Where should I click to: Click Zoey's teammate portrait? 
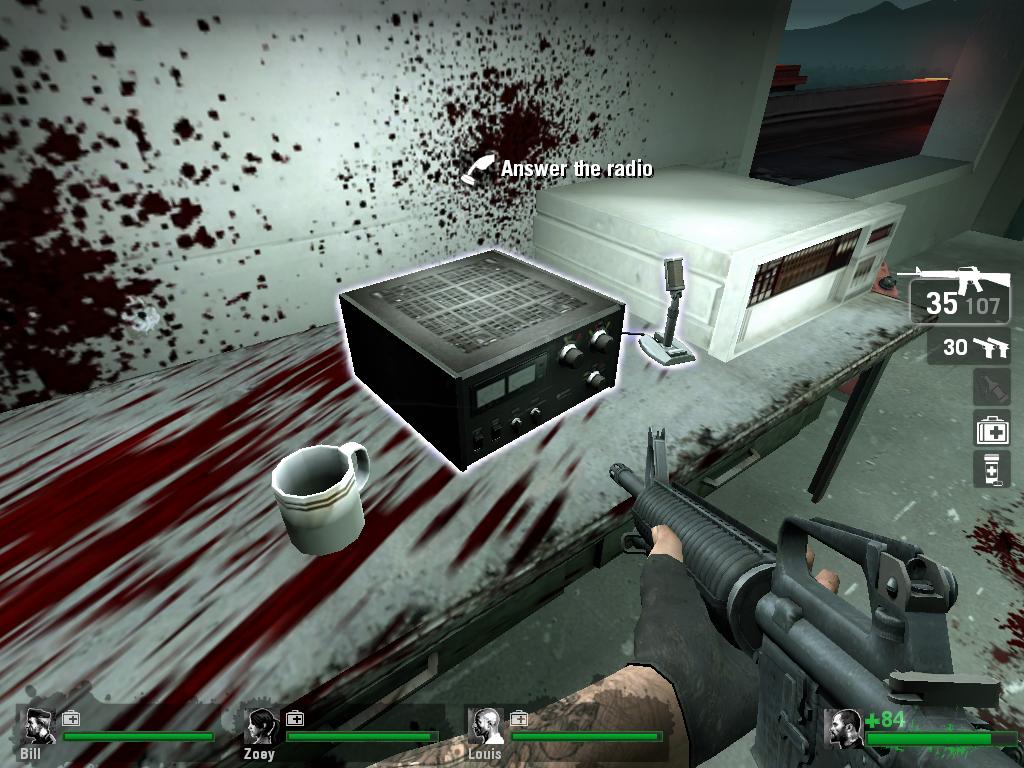click(262, 726)
